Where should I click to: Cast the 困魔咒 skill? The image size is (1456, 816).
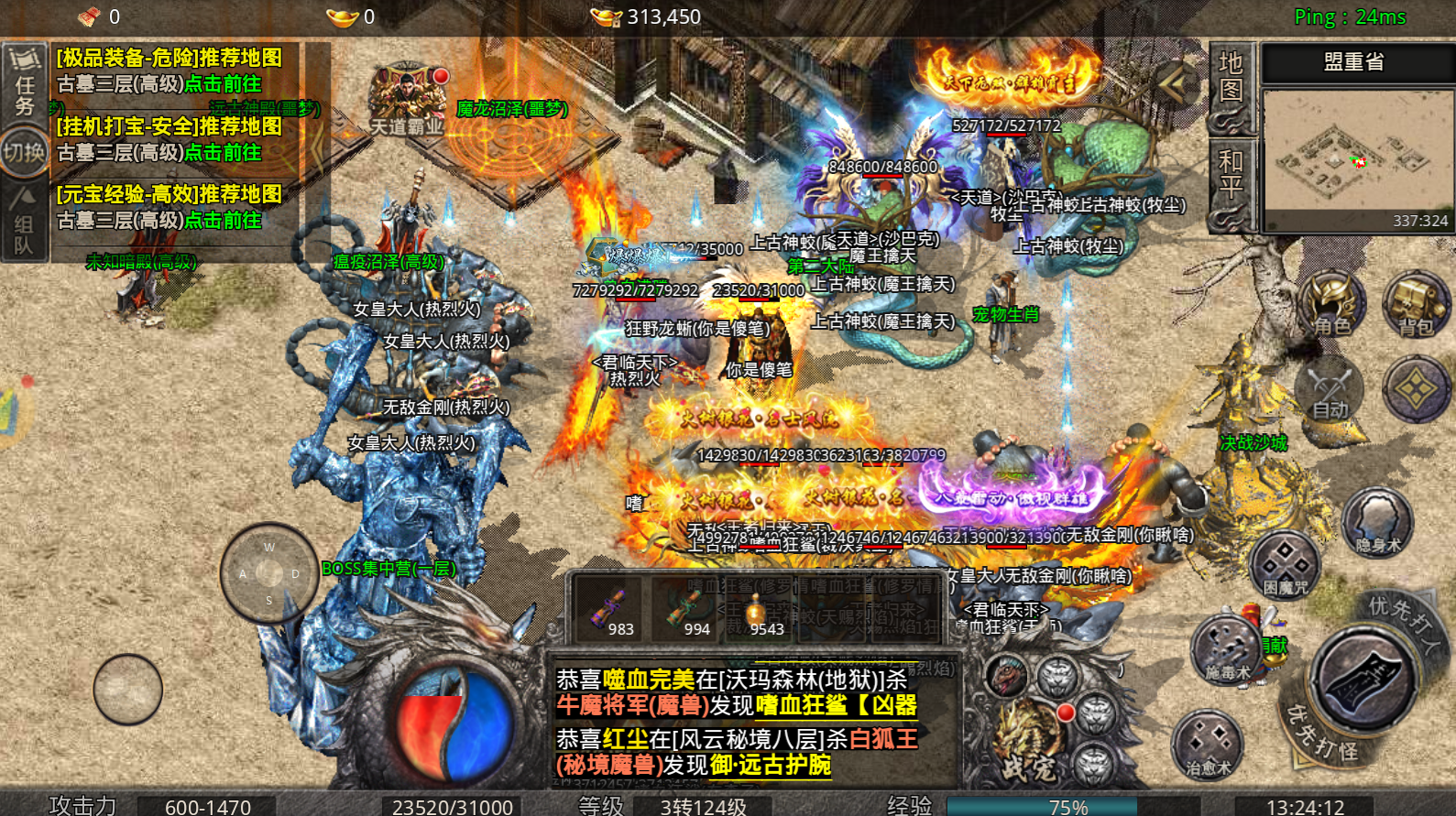(1285, 563)
